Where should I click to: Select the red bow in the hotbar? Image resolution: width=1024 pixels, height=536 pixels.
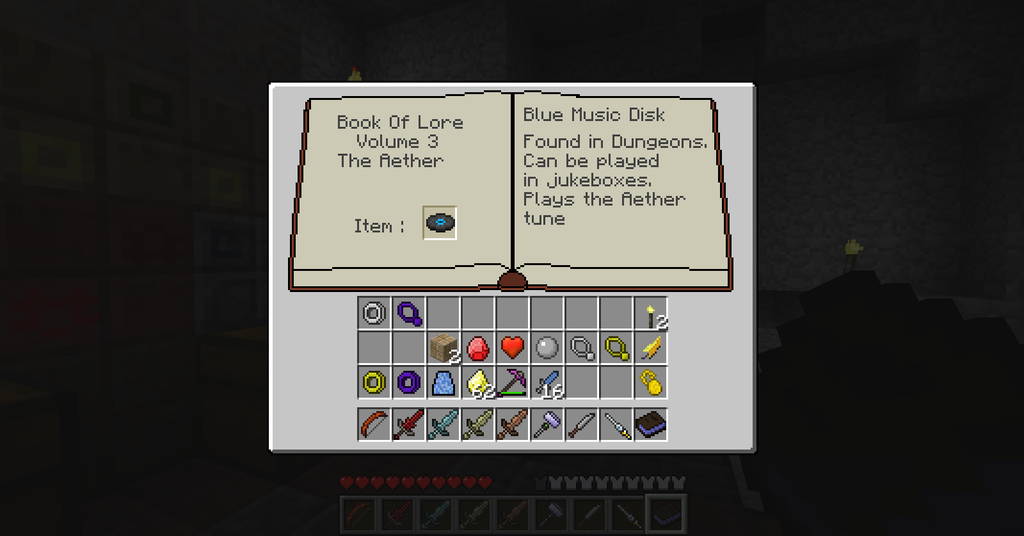click(x=374, y=425)
